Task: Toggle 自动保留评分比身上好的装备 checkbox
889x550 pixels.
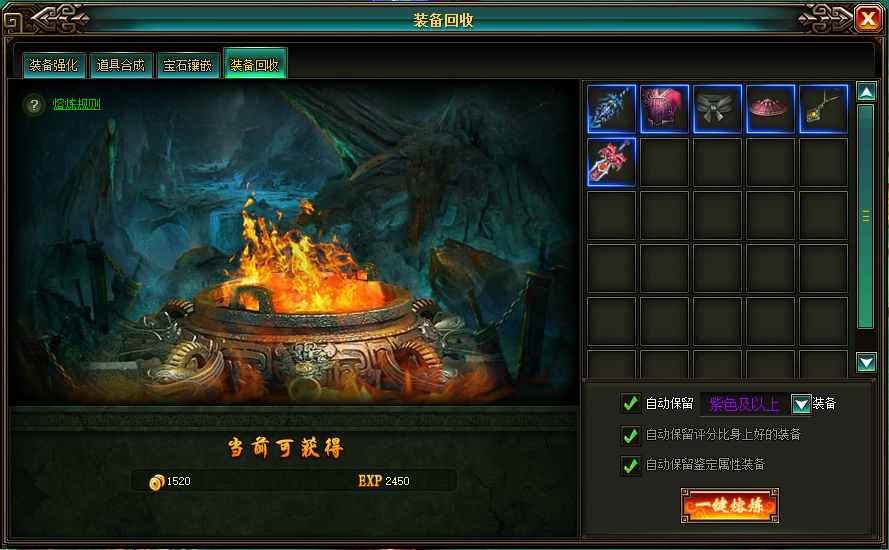Action: click(x=630, y=435)
